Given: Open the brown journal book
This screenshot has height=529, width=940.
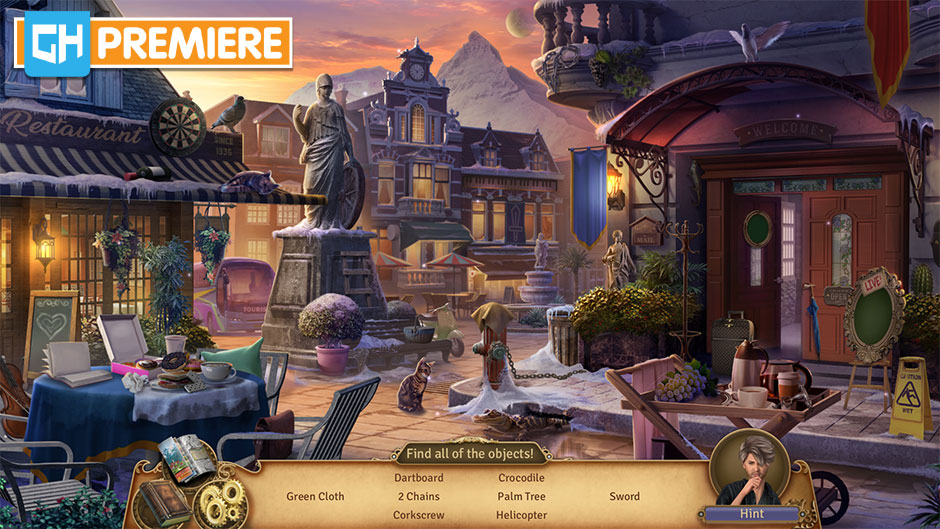Looking at the screenshot, I should [163, 502].
